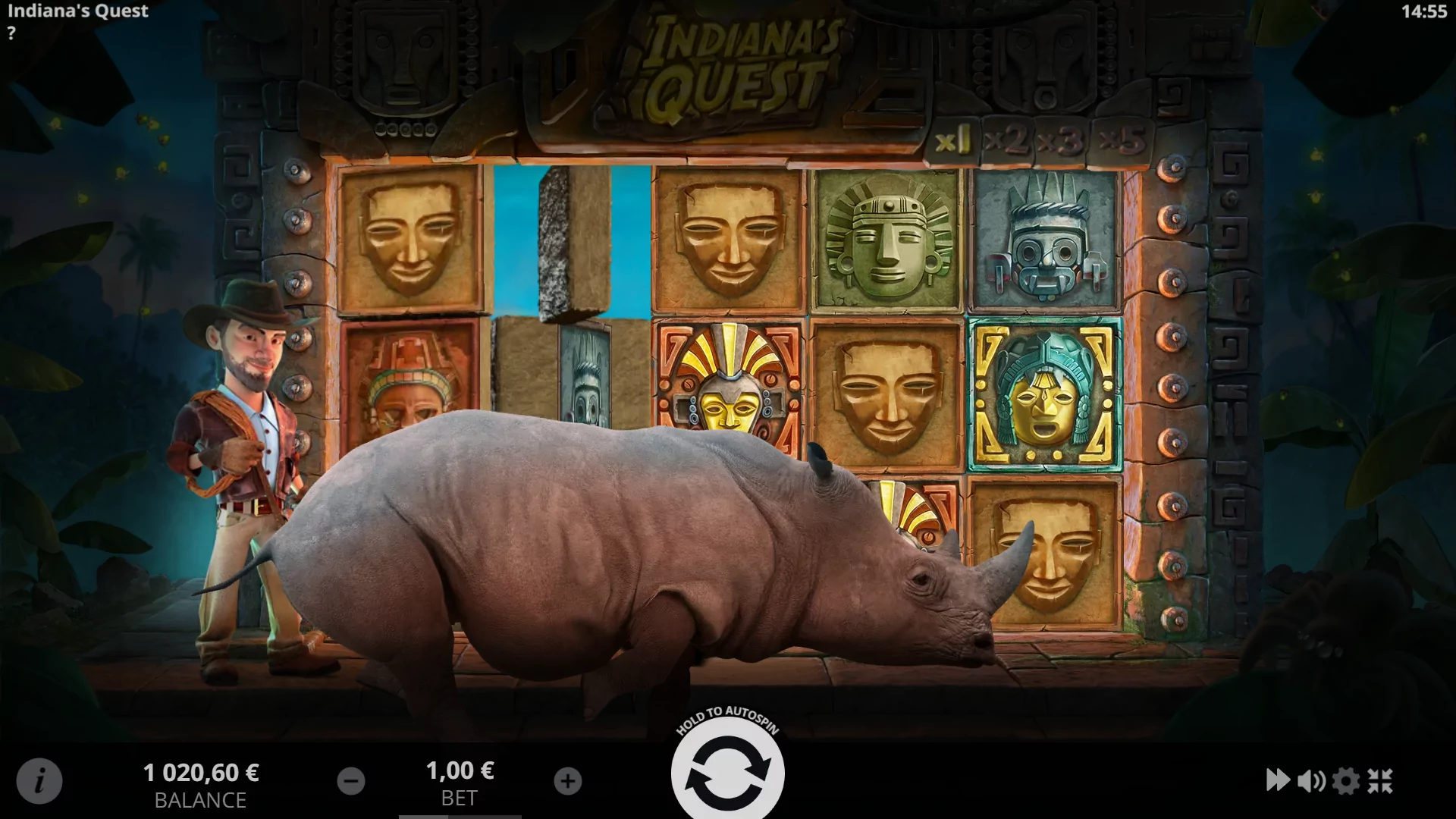The width and height of the screenshot is (1456, 819).
Task: Enable turbo spin mode
Action: 1279,780
